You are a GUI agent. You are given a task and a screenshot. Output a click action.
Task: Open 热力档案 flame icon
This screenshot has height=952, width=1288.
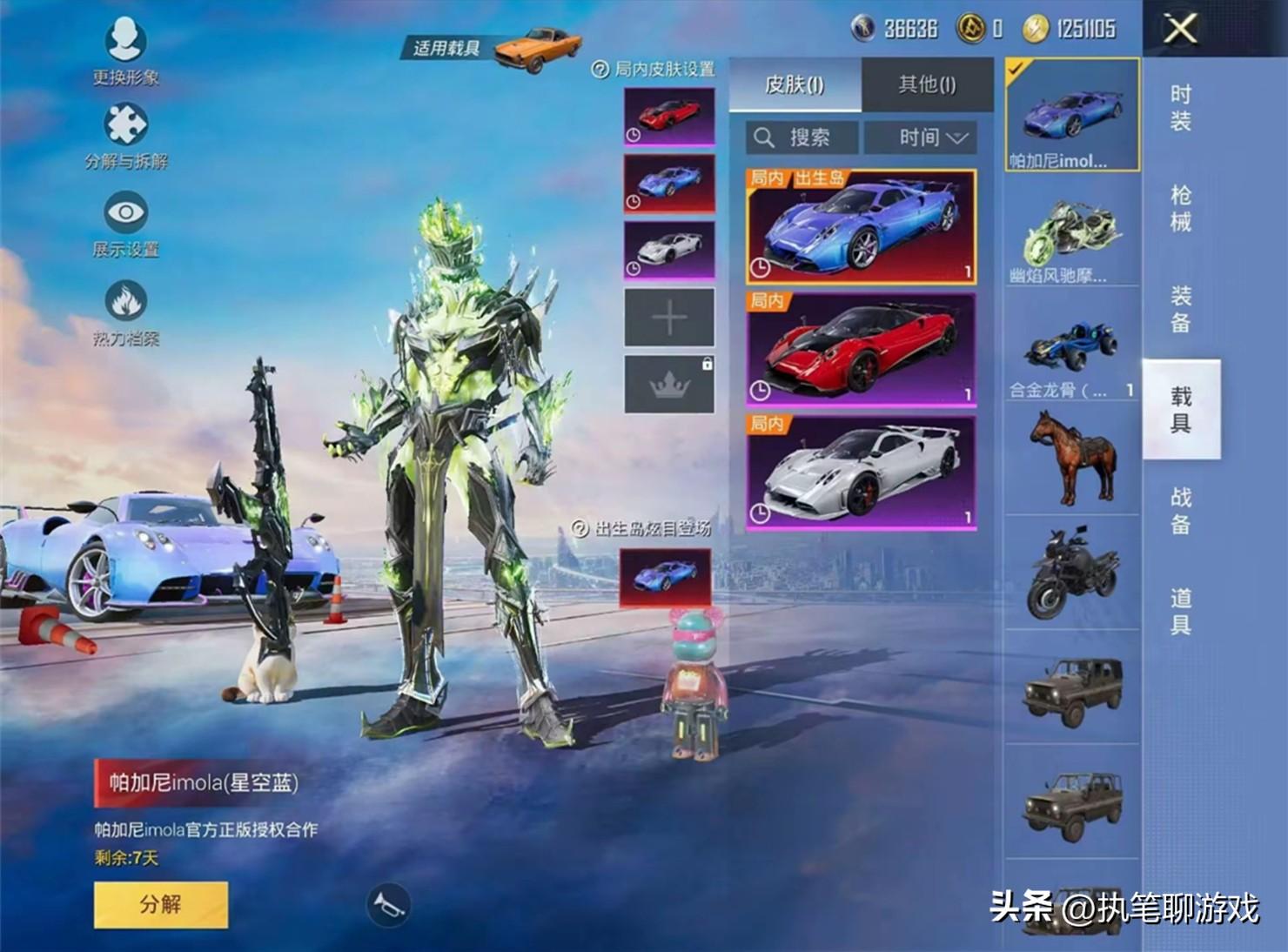coord(126,312)
